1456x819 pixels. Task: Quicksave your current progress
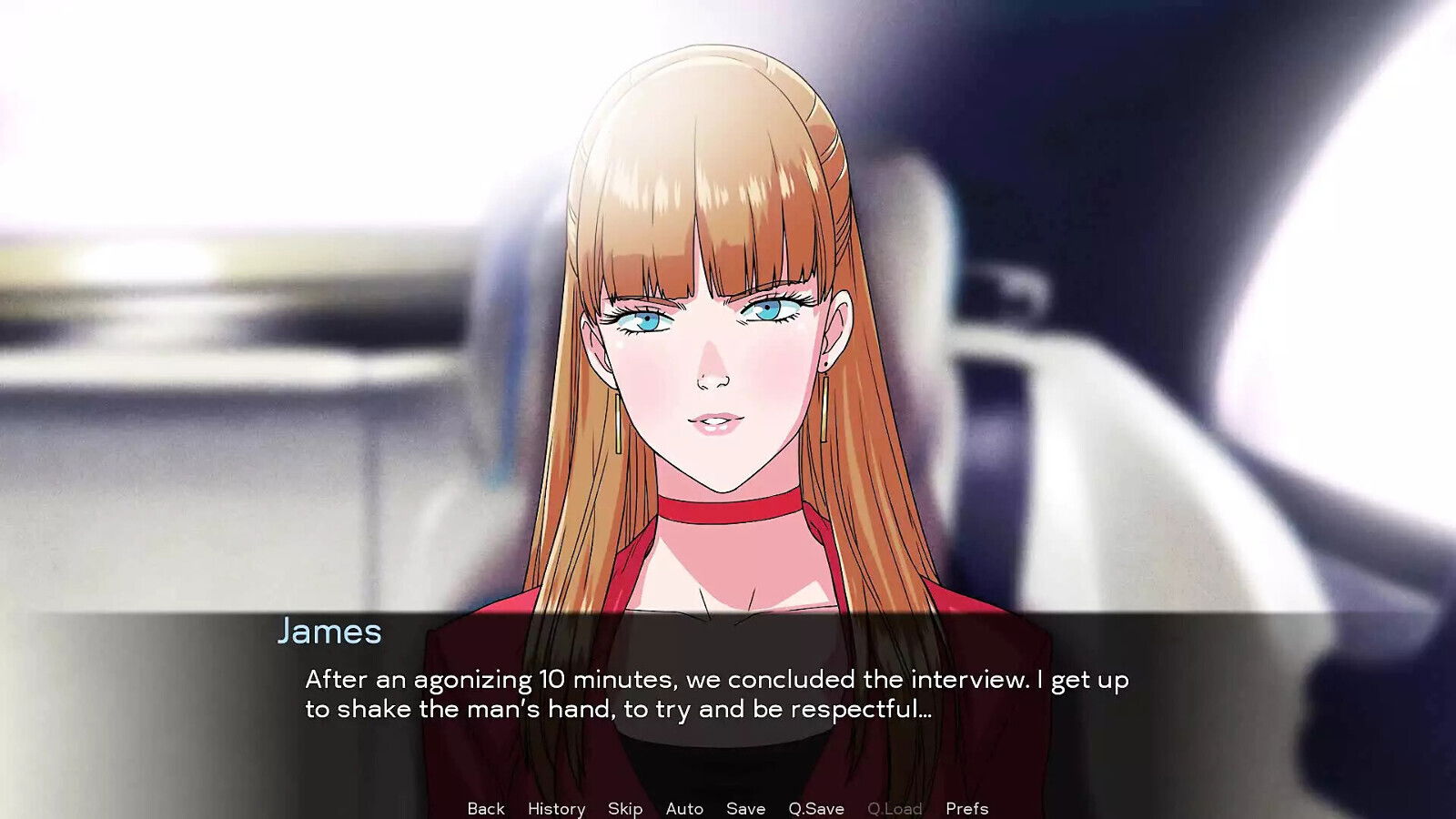click(813, 808)
